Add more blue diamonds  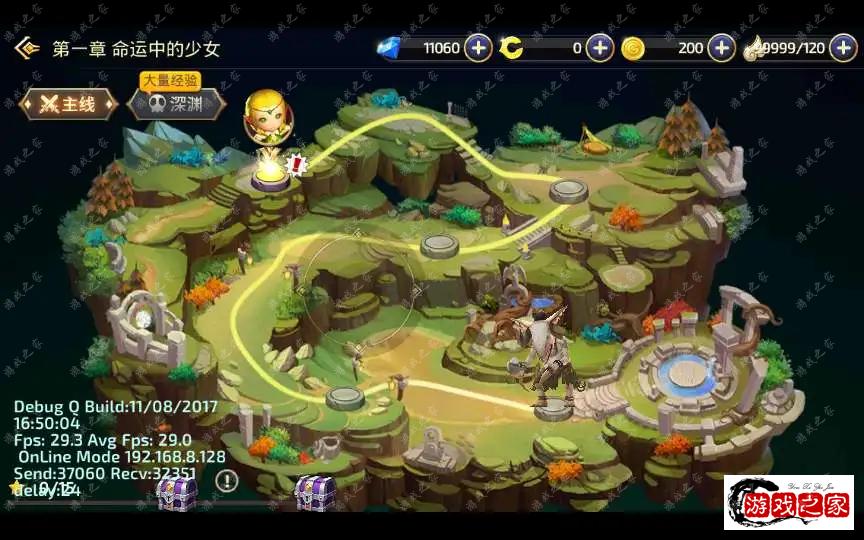(478, 48)
